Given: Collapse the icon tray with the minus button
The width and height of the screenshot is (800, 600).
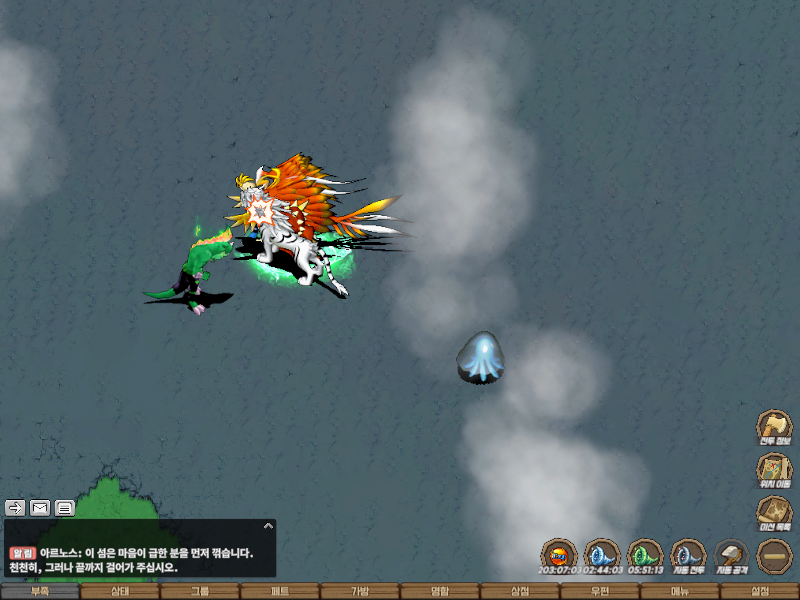Looking at the screenshot, I should tap(774, 555).
